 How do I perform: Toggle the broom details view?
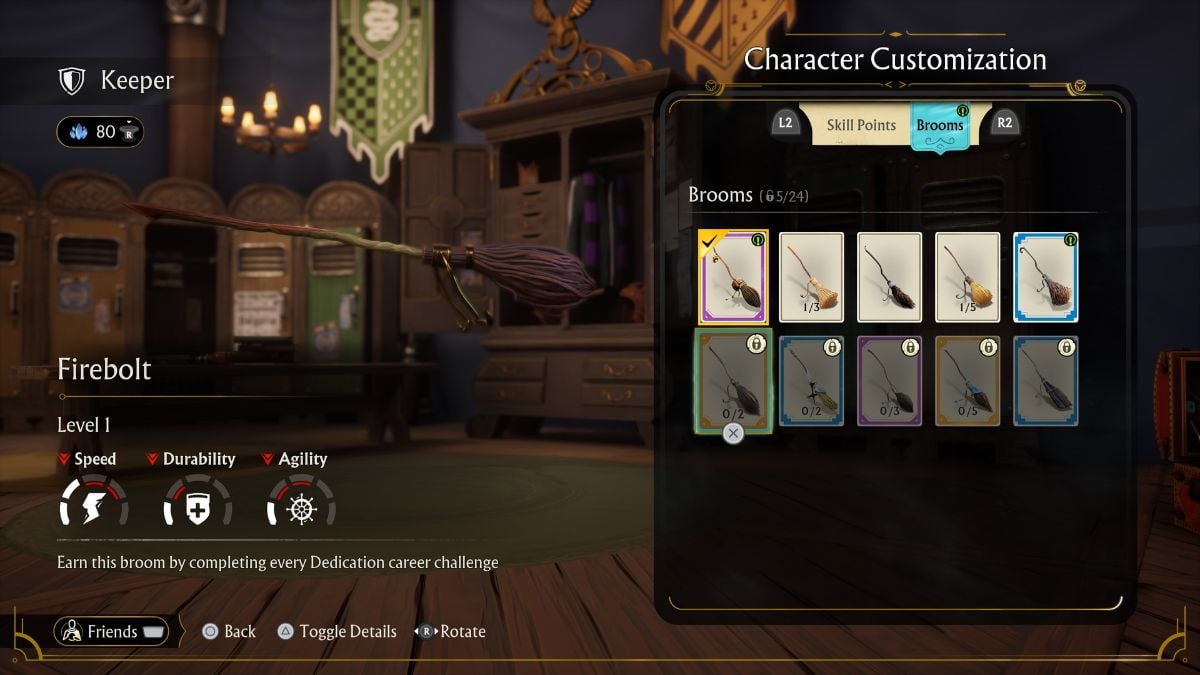tap(336, 632)
